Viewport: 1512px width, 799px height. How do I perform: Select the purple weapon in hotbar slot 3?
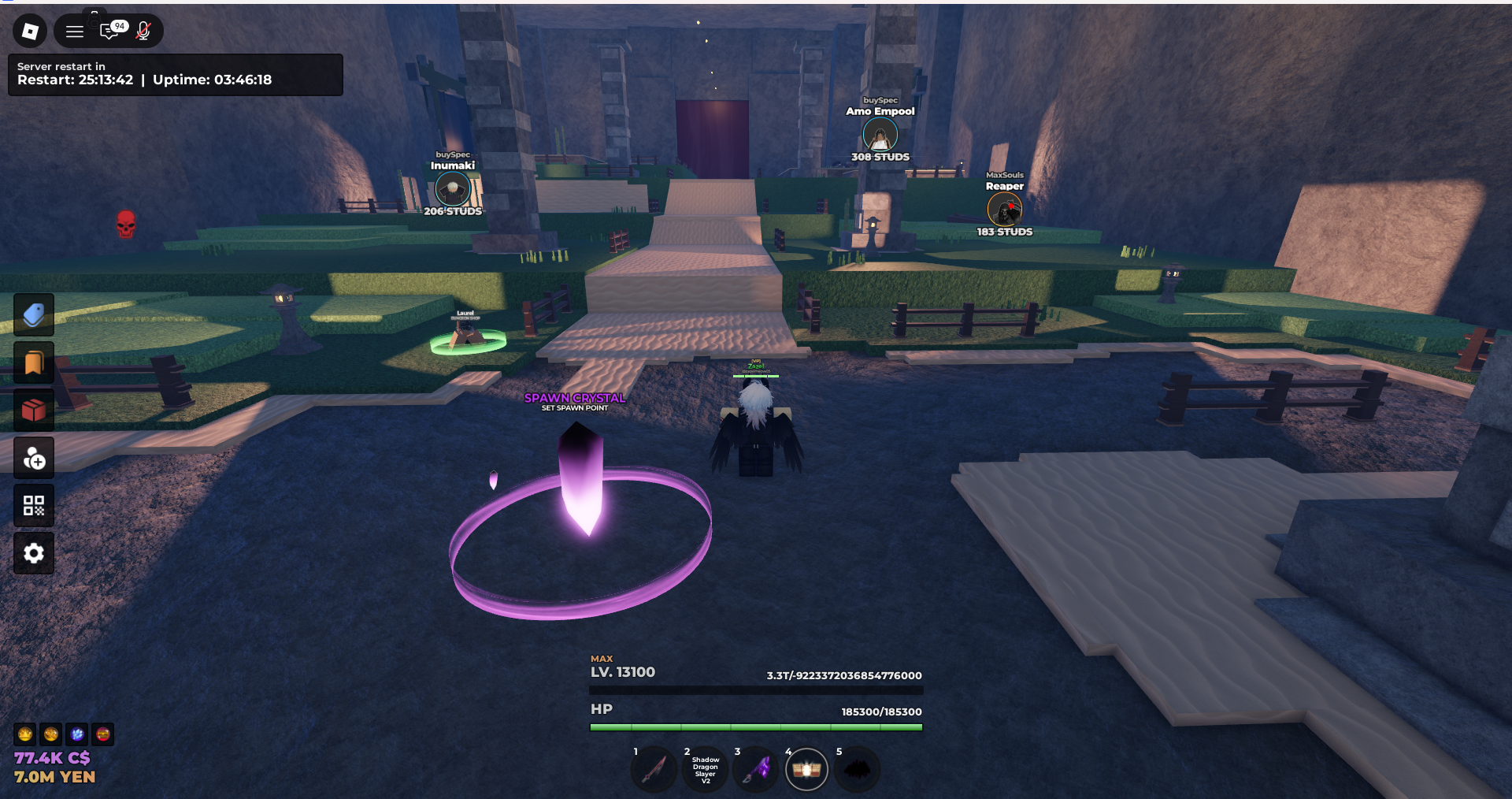[755, 769]
